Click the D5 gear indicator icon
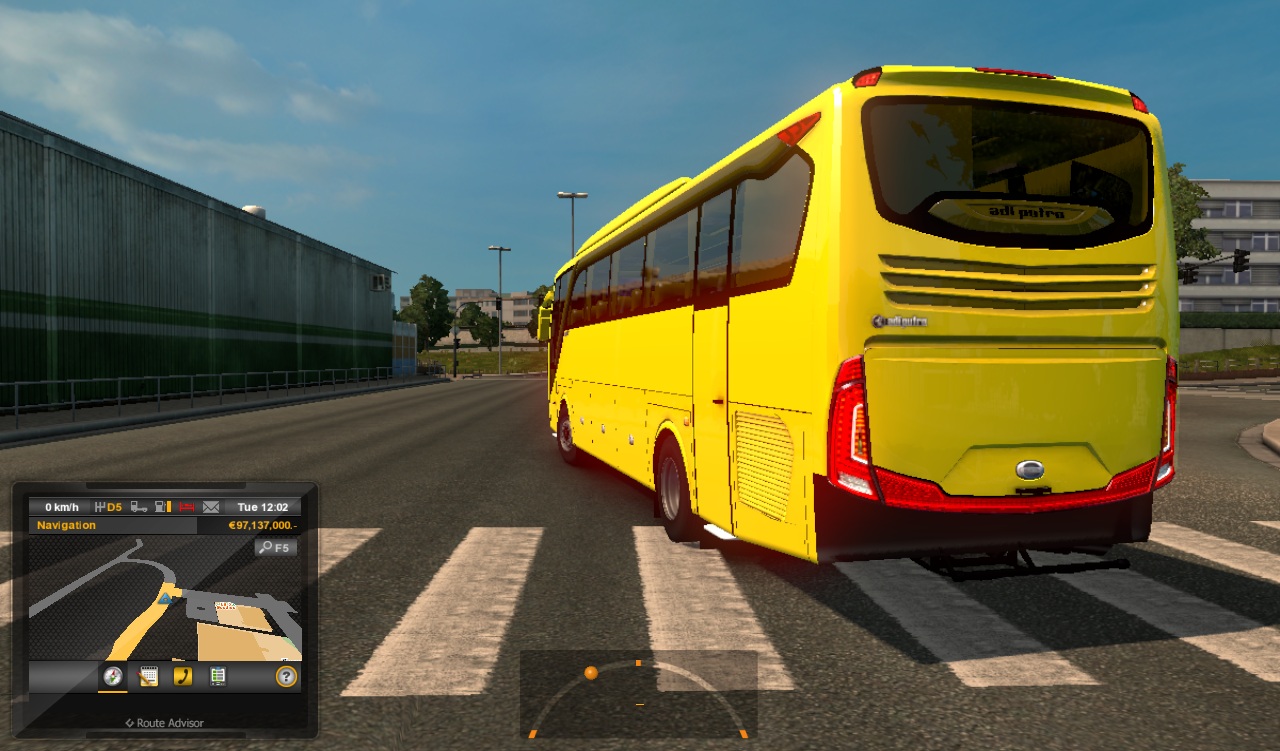 point(108,506)
